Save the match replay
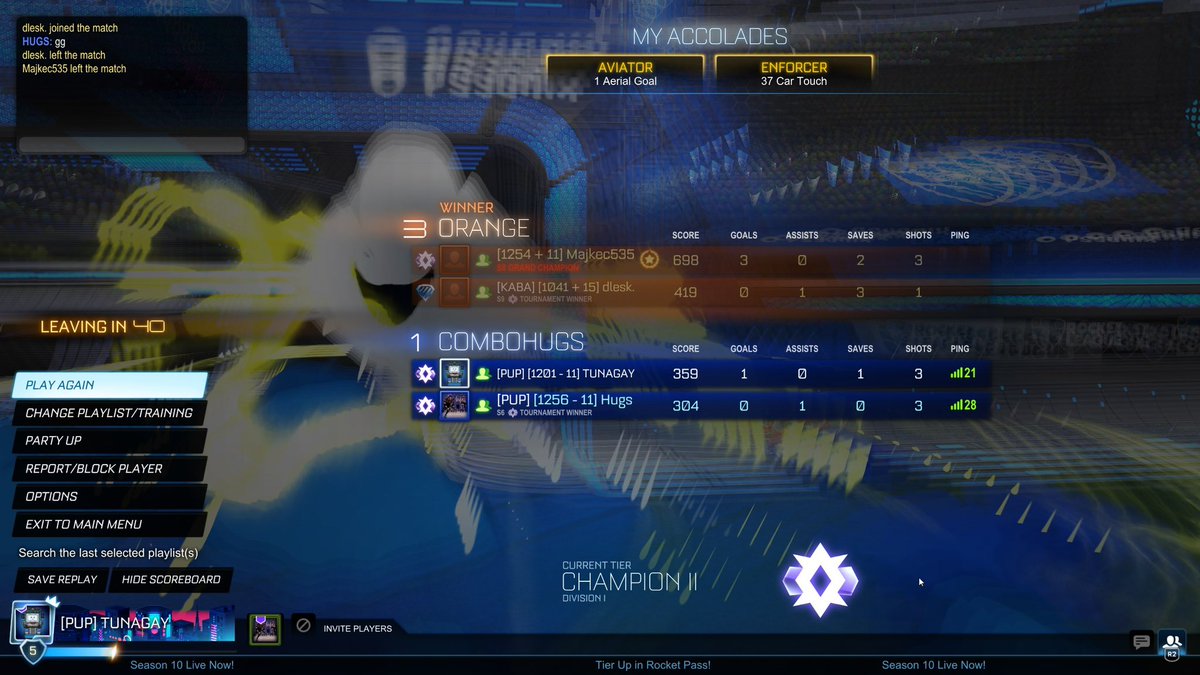Viewport: 1200px width, 675px height. tap(62, 580)
